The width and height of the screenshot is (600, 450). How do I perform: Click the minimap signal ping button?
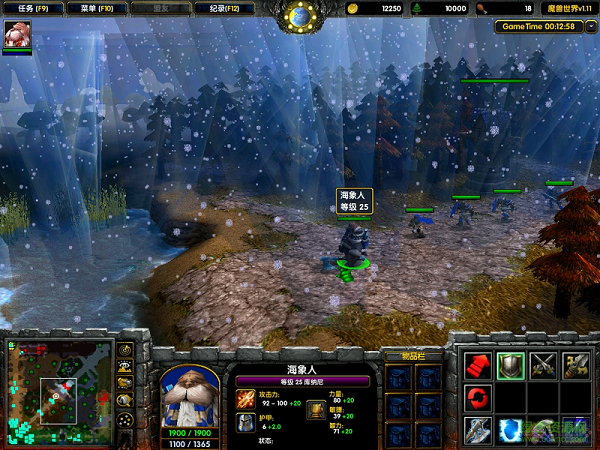click(x=126, y=350)
